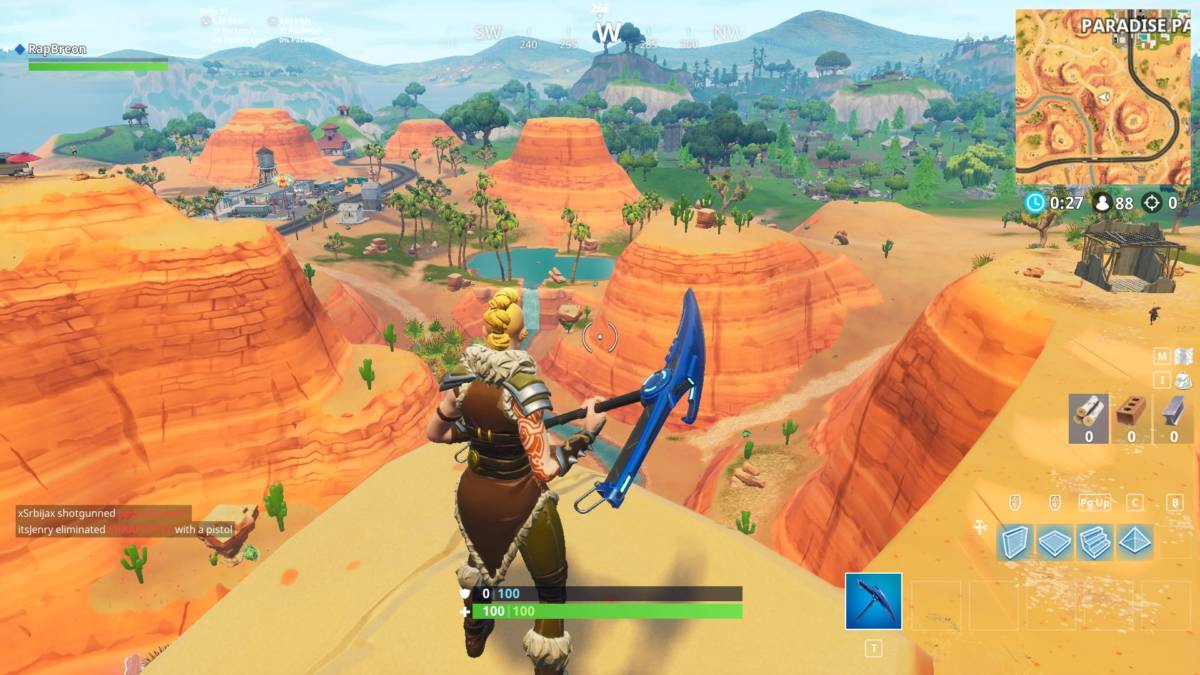Pick the stairs building piece

coord(1094,541)
